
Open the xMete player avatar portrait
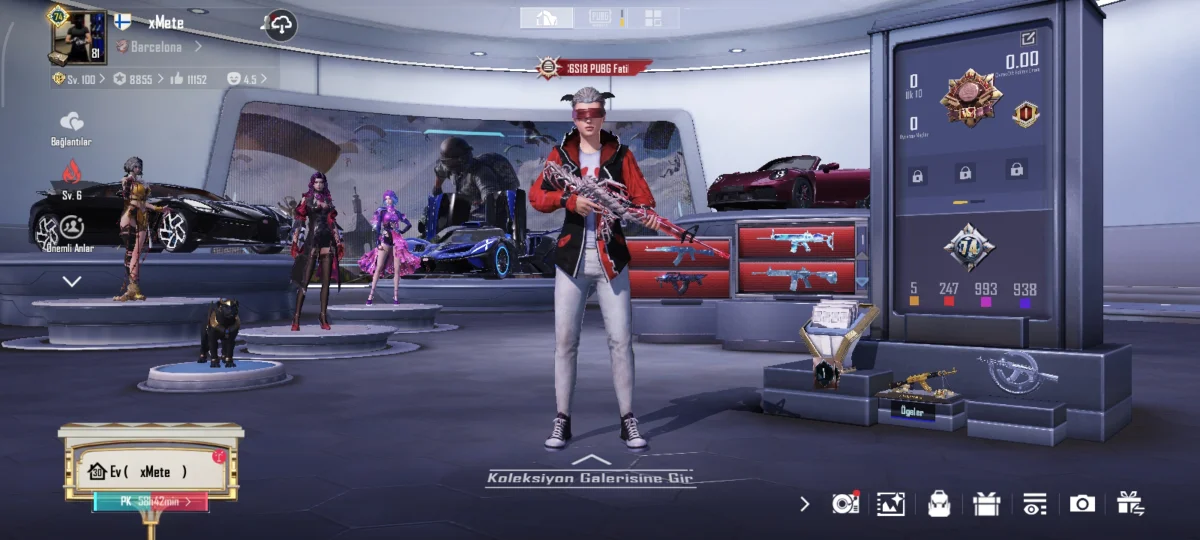coord(79,37)
